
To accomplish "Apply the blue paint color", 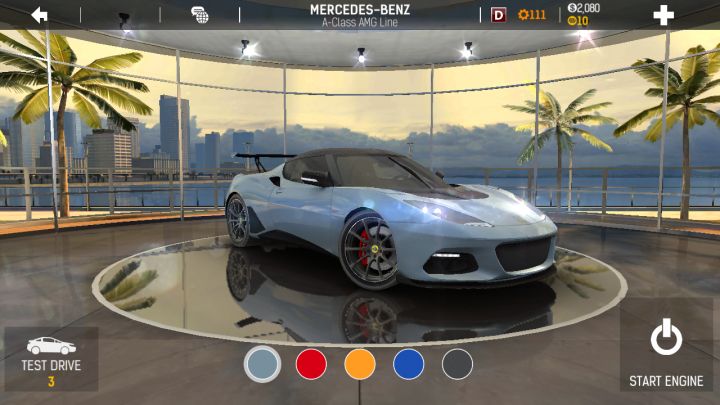I will click(409, 363).
